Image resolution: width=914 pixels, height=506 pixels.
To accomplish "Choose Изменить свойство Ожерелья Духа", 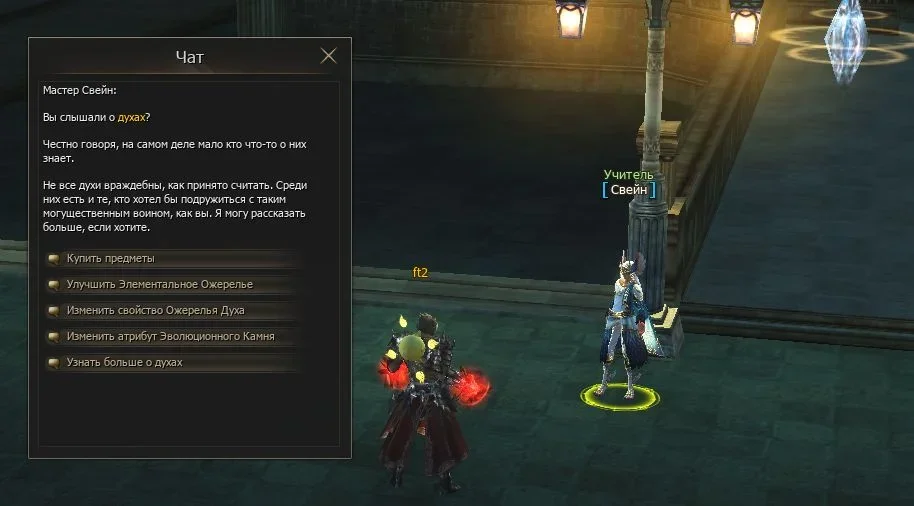I will coord(155,311).
